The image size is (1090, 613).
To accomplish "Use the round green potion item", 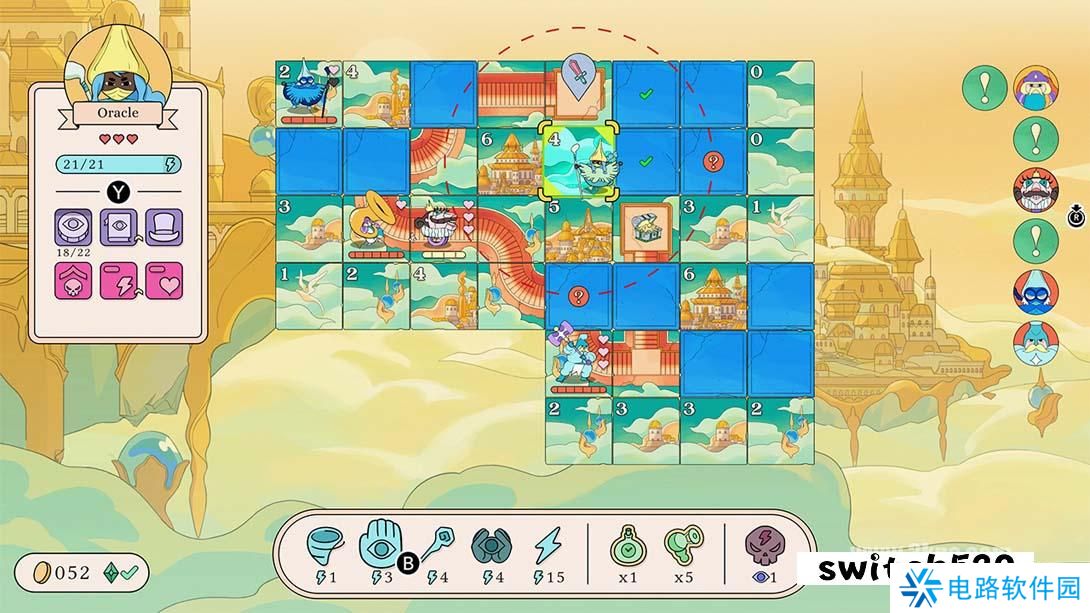I will point(626,544).
